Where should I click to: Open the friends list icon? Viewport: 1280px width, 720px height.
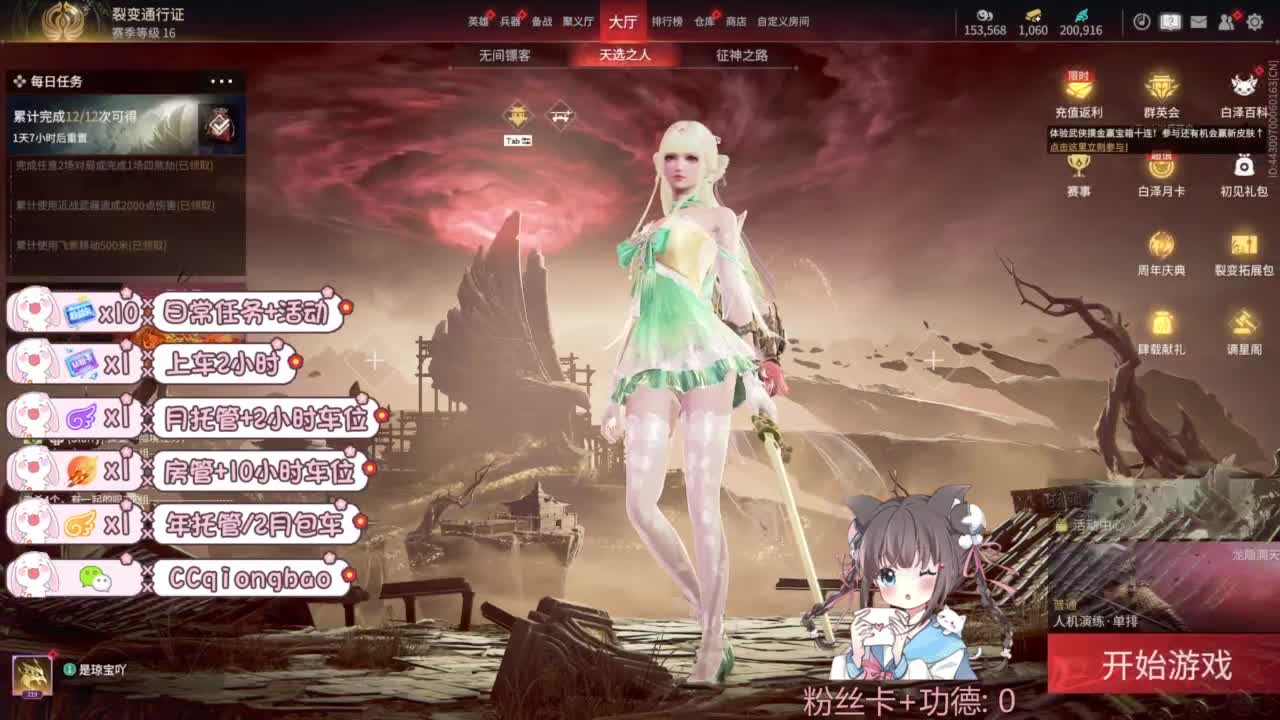click(1225, 22)
